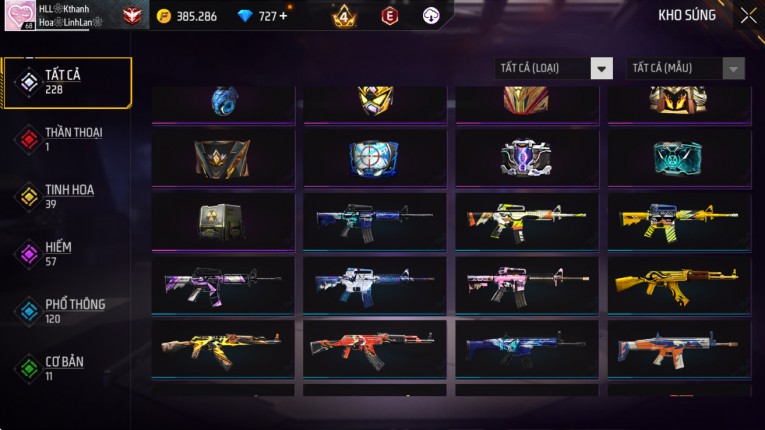This screenshot has width=765, height=430.
Task: Open the Tất Cả (Mẫu) dropdown
Action: [x=686, y=68]
